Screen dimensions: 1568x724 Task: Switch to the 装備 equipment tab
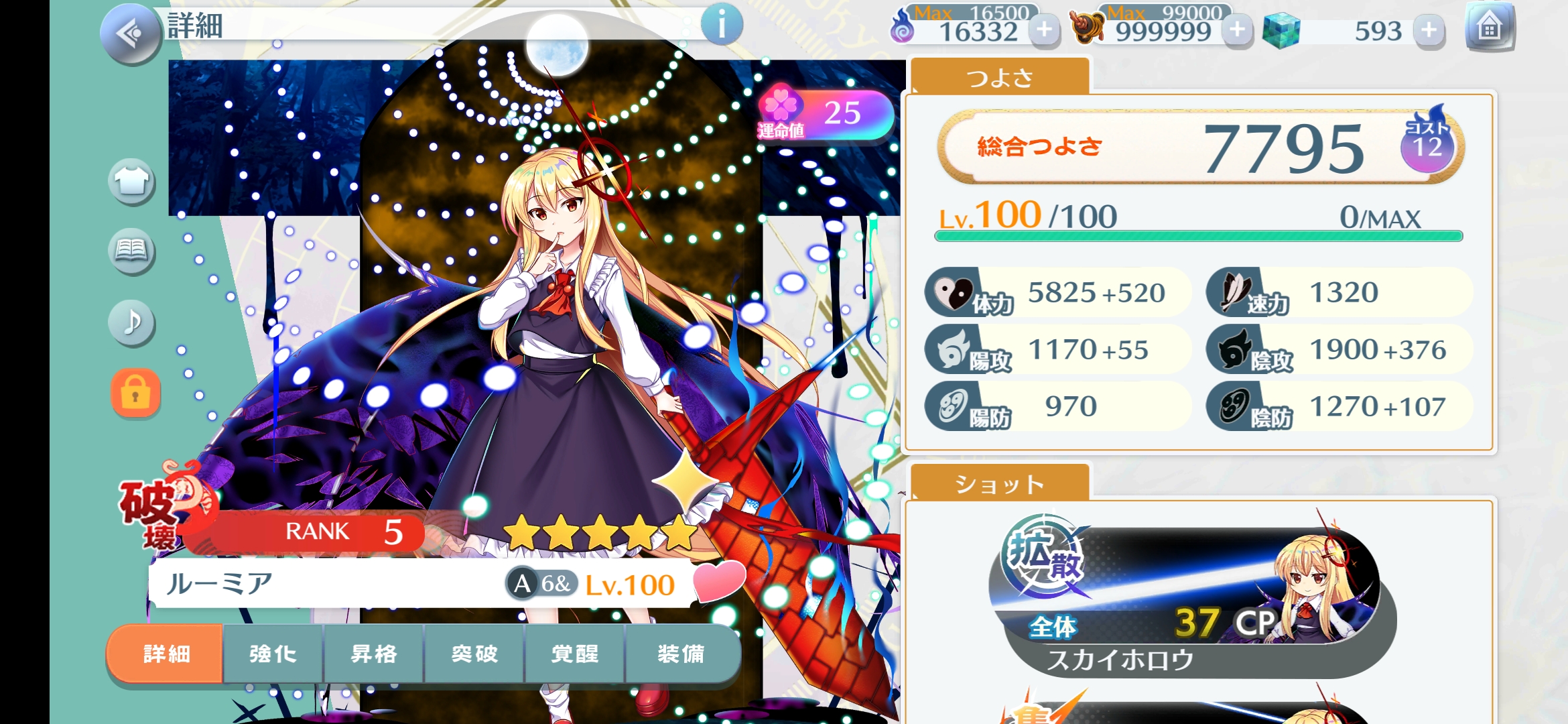(681, 654)
